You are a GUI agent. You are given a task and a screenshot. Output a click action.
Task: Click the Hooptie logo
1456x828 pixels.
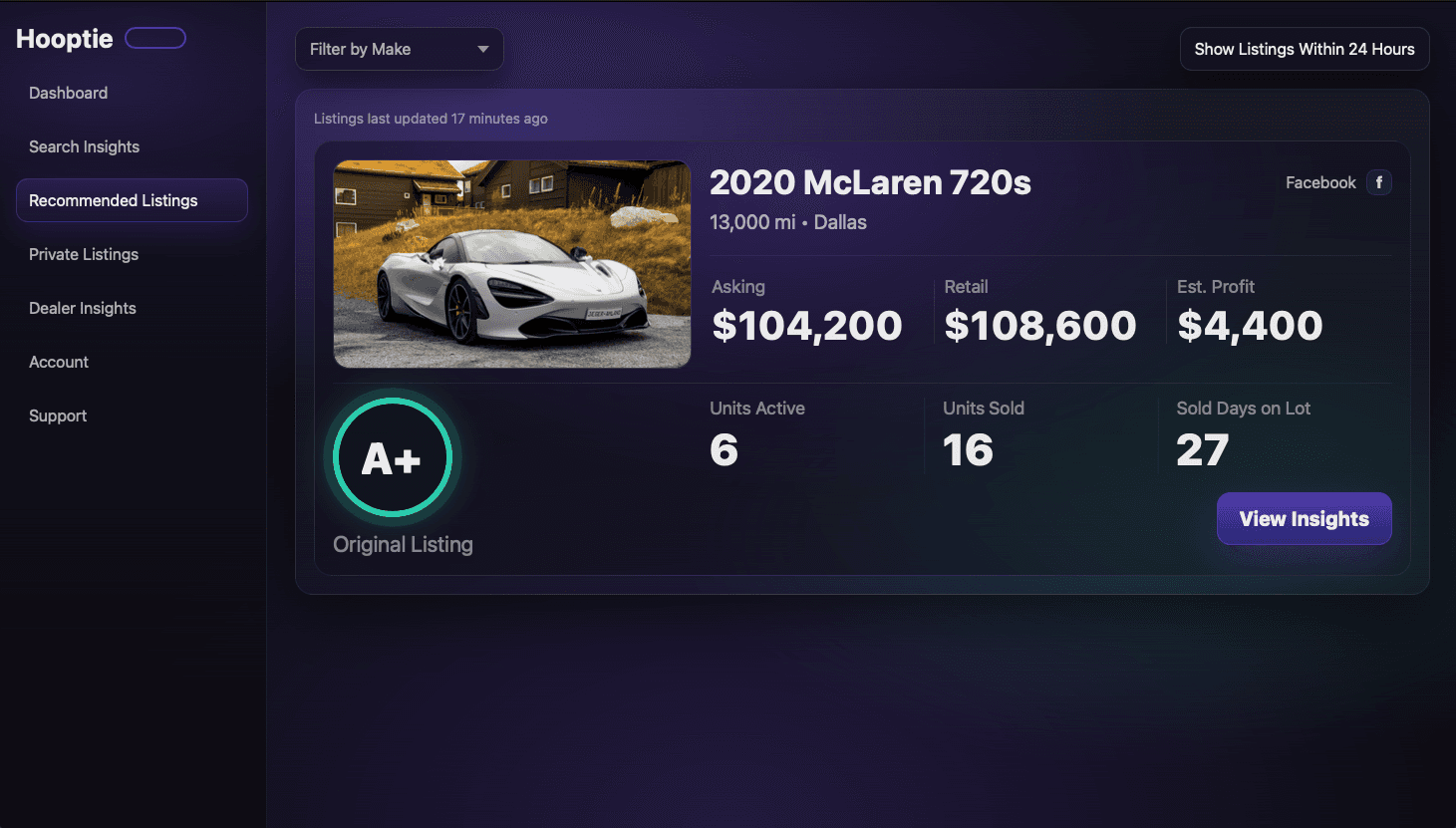(64, 38)
